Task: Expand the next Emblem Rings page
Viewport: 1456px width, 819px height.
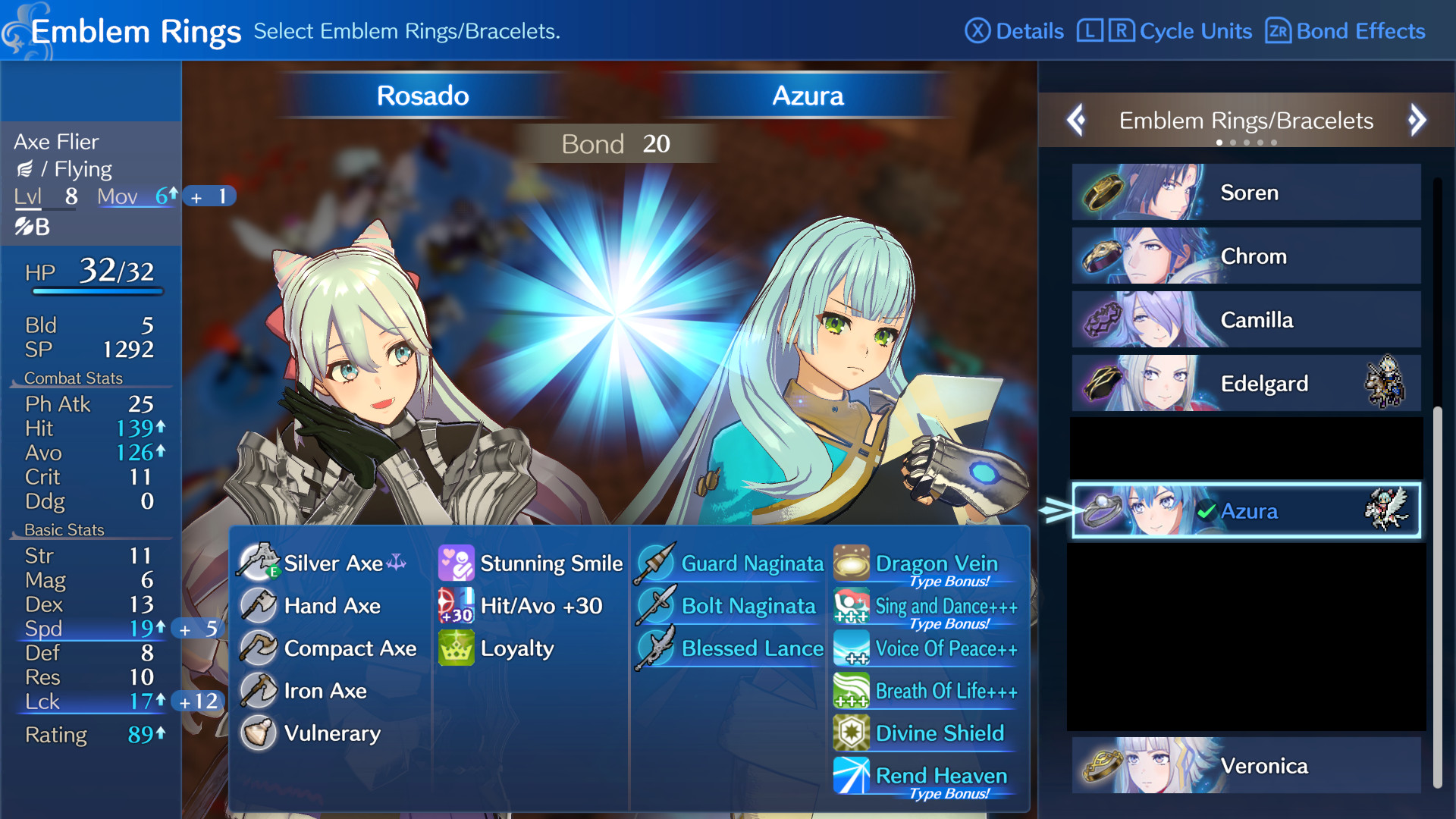Action: [x=1417, y=120]
